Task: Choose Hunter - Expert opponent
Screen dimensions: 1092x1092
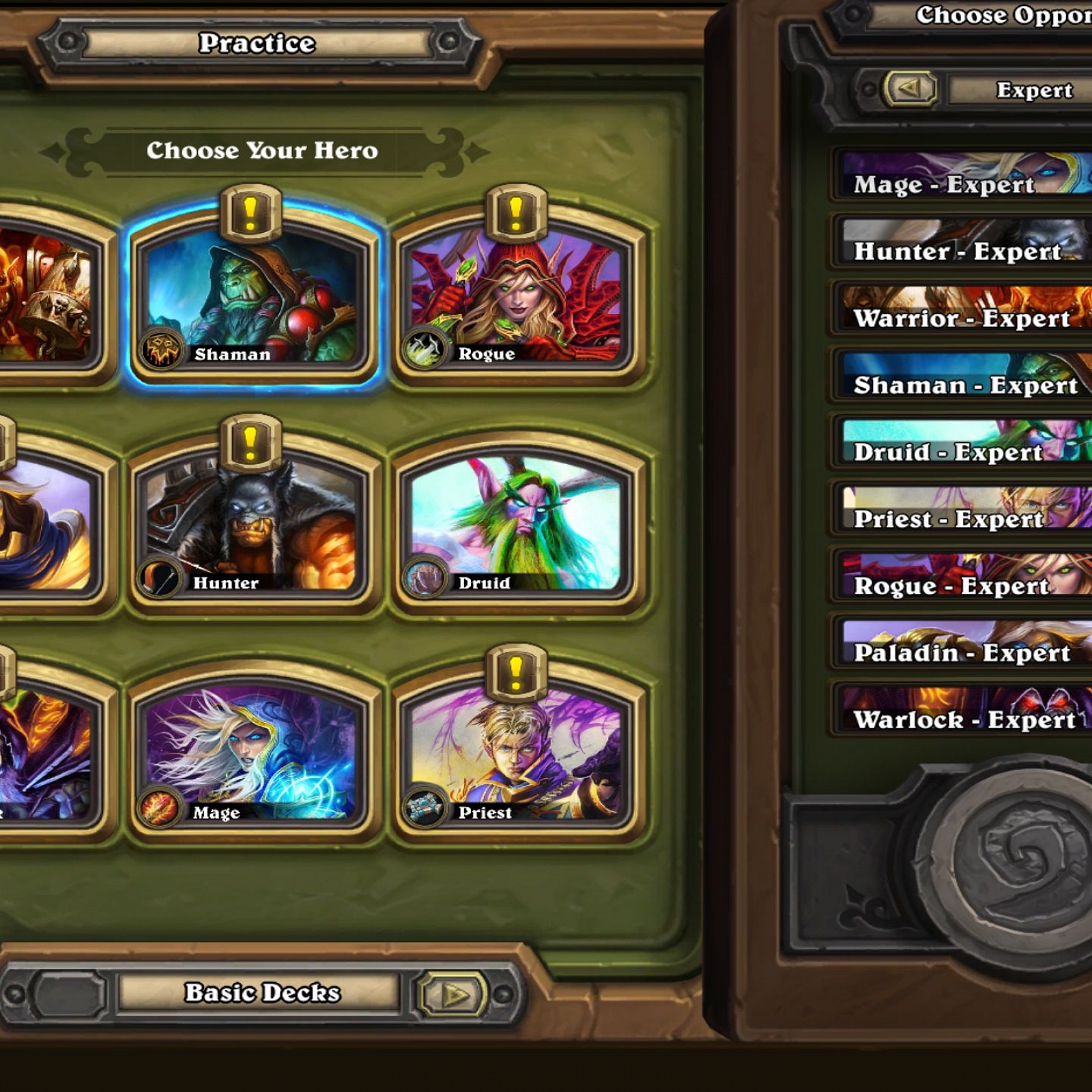Action: [962, 242]
